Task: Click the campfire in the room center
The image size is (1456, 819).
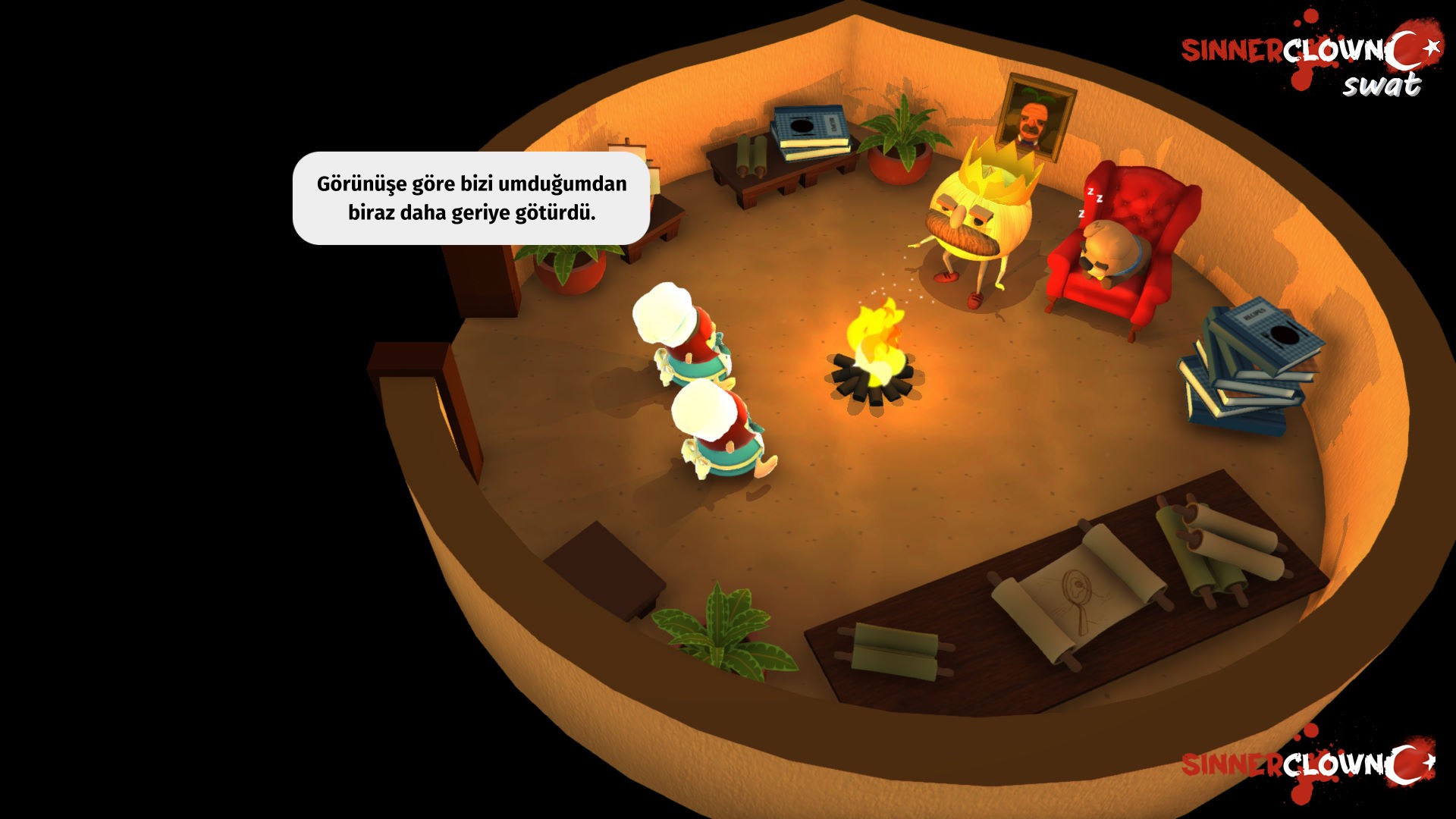Action: pyautogui.click(x=876, y=356)
